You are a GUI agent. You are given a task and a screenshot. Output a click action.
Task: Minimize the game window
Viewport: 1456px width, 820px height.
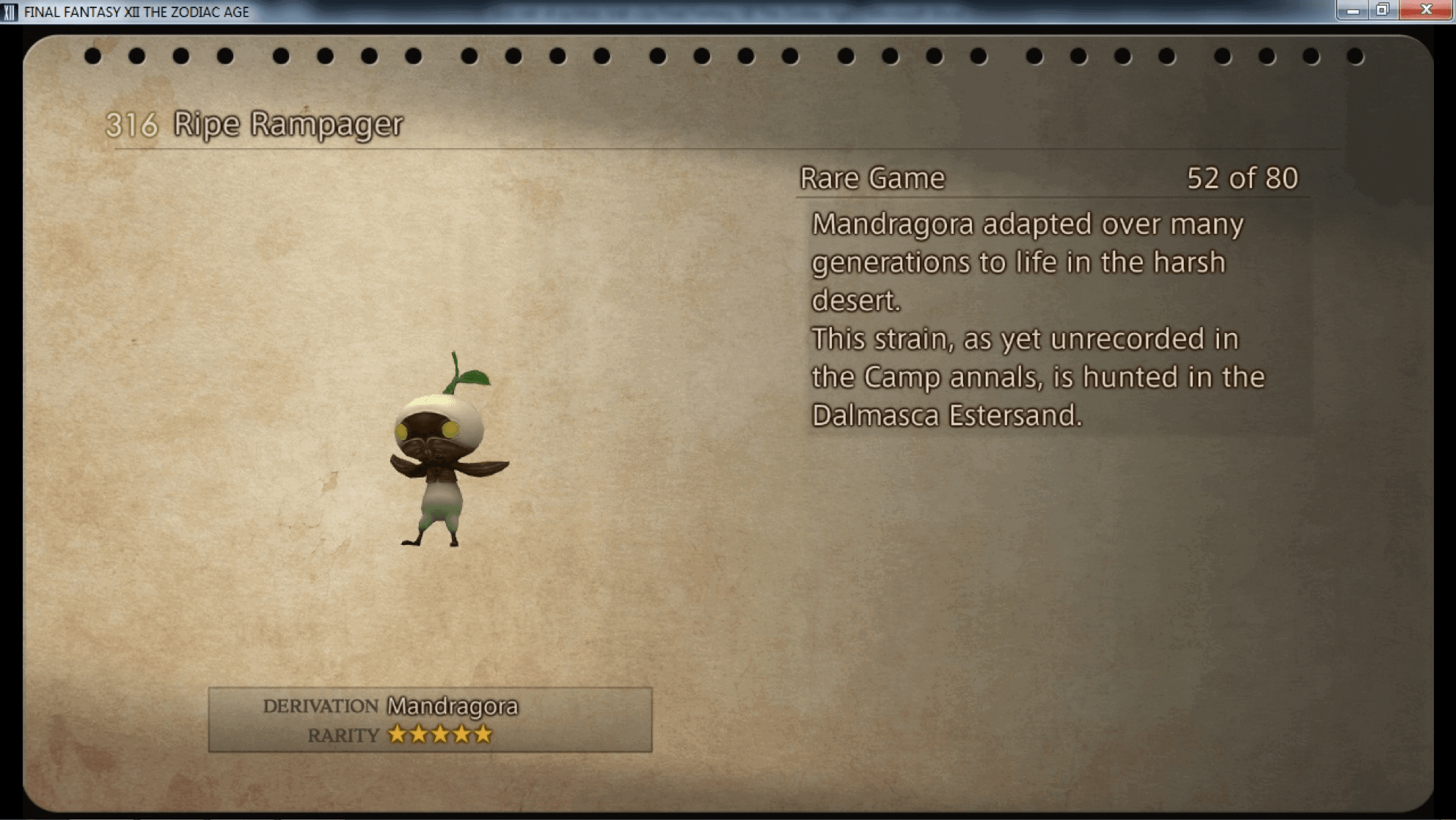(x=1353, y=10)
